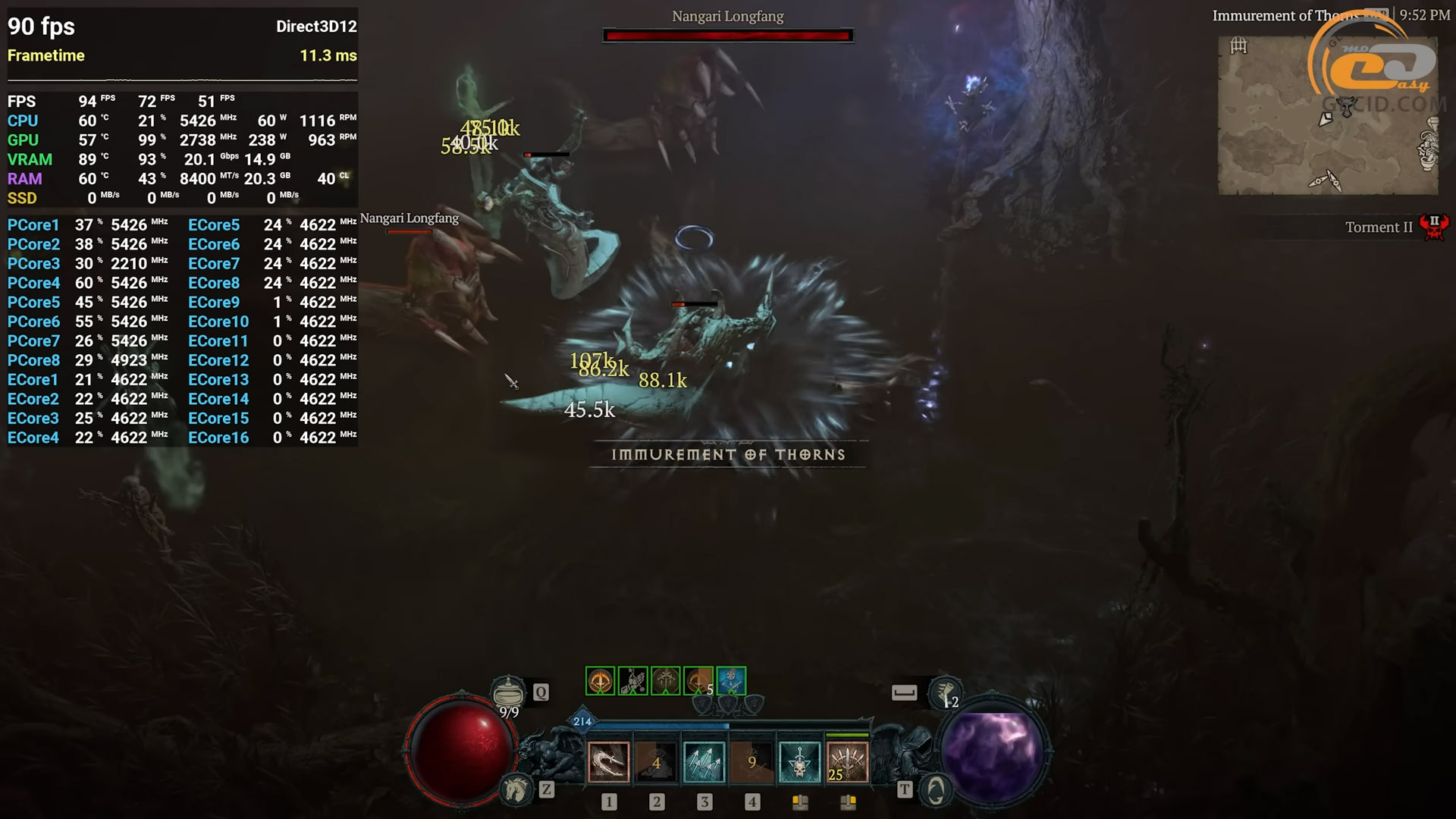Use the evade dash icon

(x=945, y=693)
